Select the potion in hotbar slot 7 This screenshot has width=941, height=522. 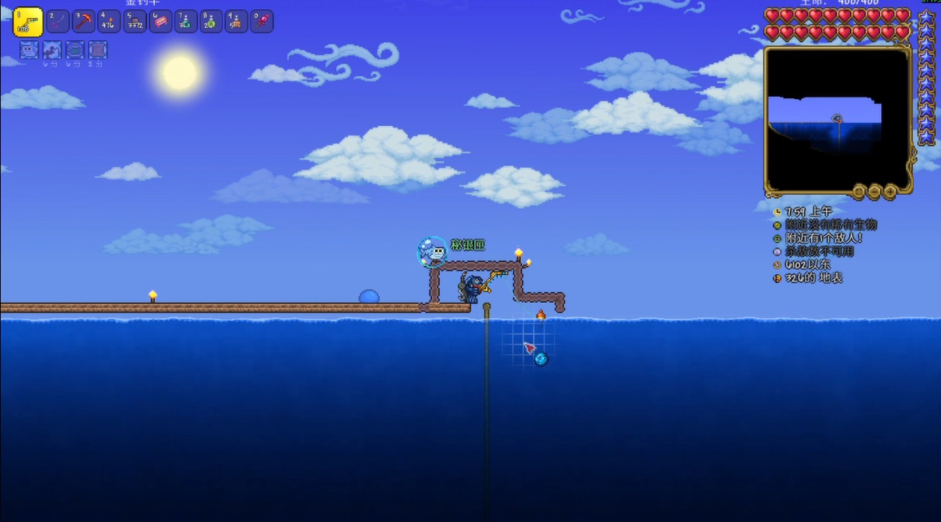pos(186,22)
